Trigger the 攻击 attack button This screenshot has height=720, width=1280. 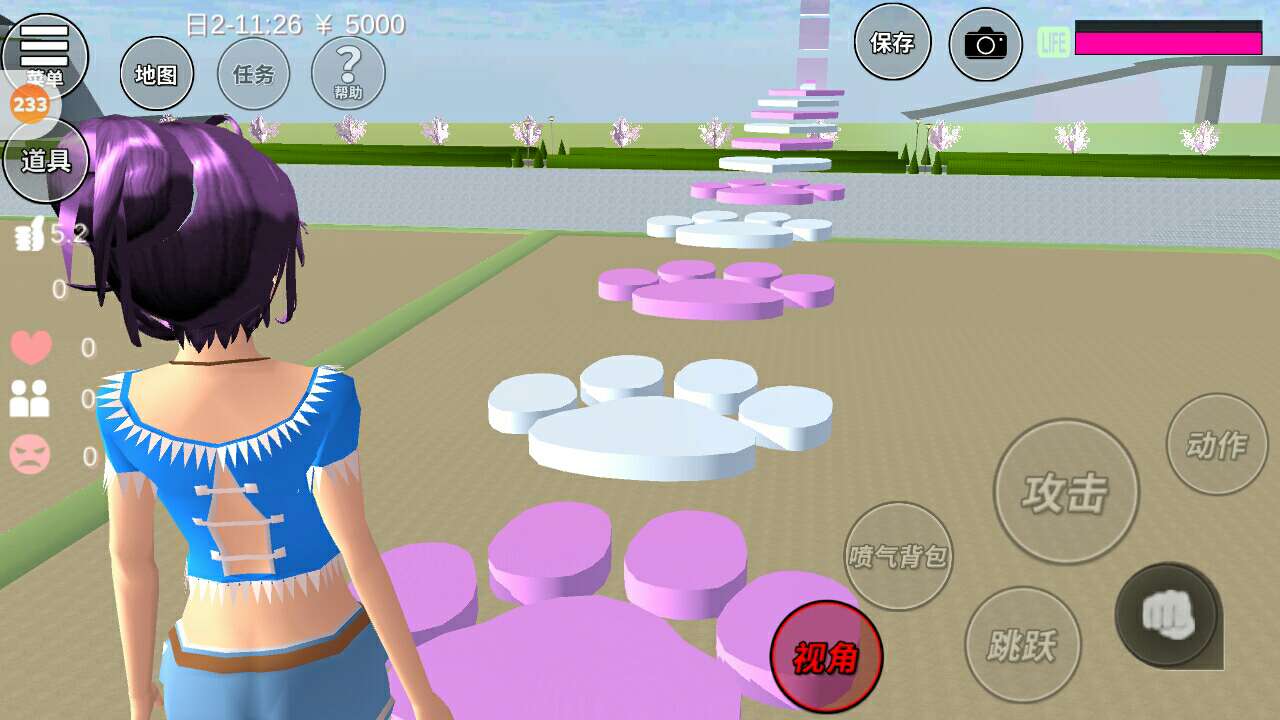(1066, 491)
